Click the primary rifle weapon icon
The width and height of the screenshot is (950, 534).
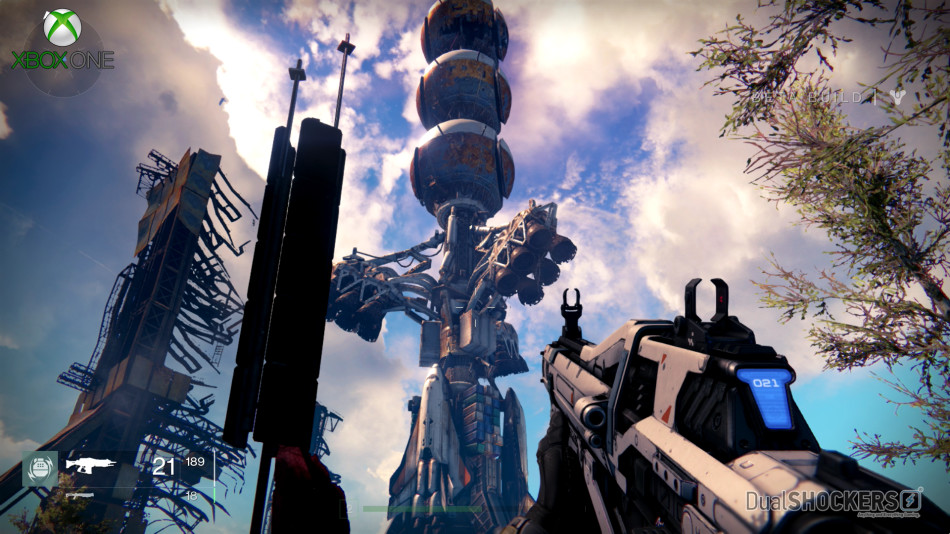(x=91, y=464)
